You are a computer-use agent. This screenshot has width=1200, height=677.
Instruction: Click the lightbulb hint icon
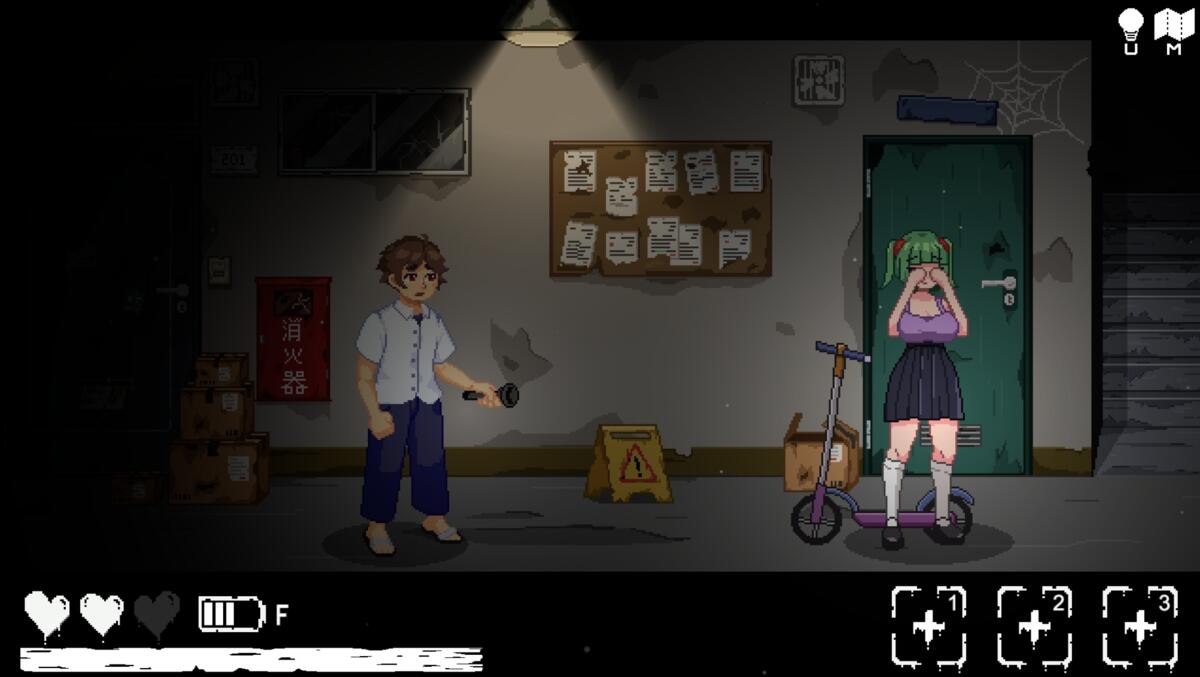(1131, 27)
